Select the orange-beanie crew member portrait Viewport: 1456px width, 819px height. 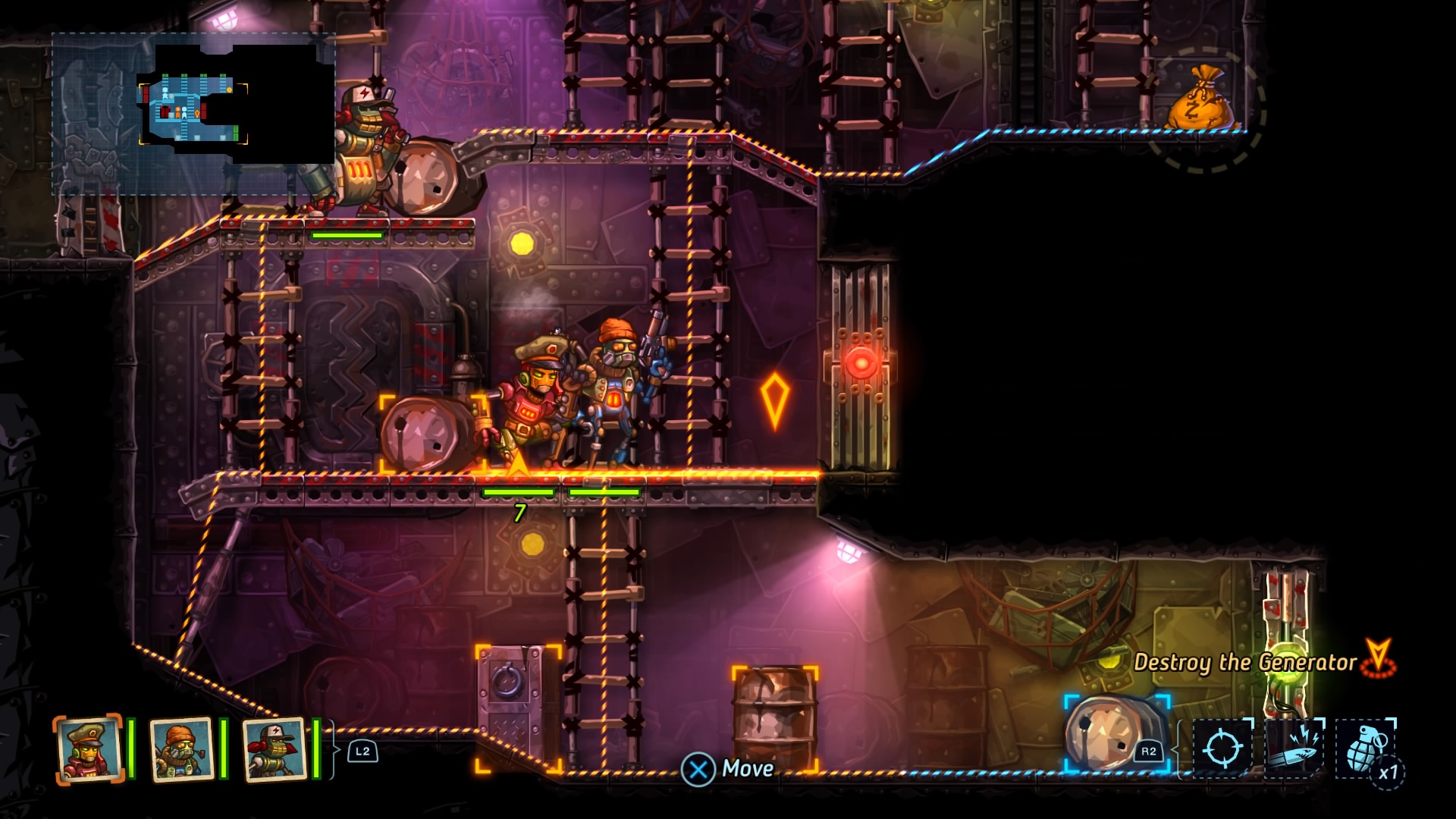(x=181, y=748)
